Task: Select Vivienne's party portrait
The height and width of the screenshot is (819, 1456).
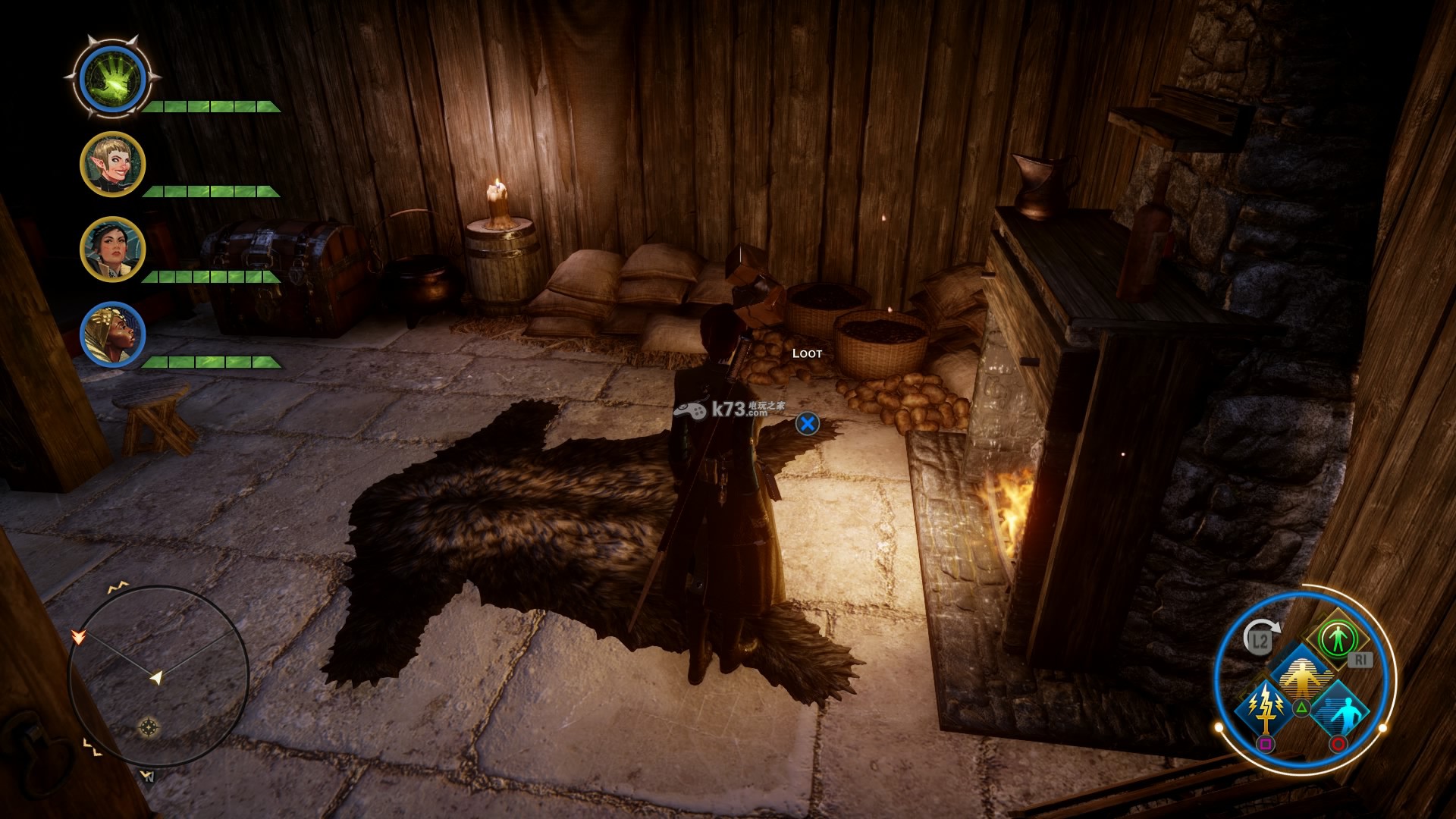Action: pyautogui.click(x=113, y=335)
